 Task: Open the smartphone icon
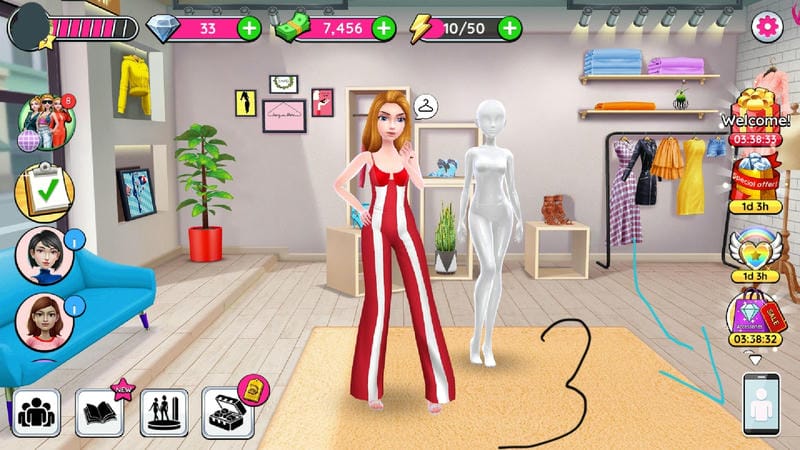[760, 404]
